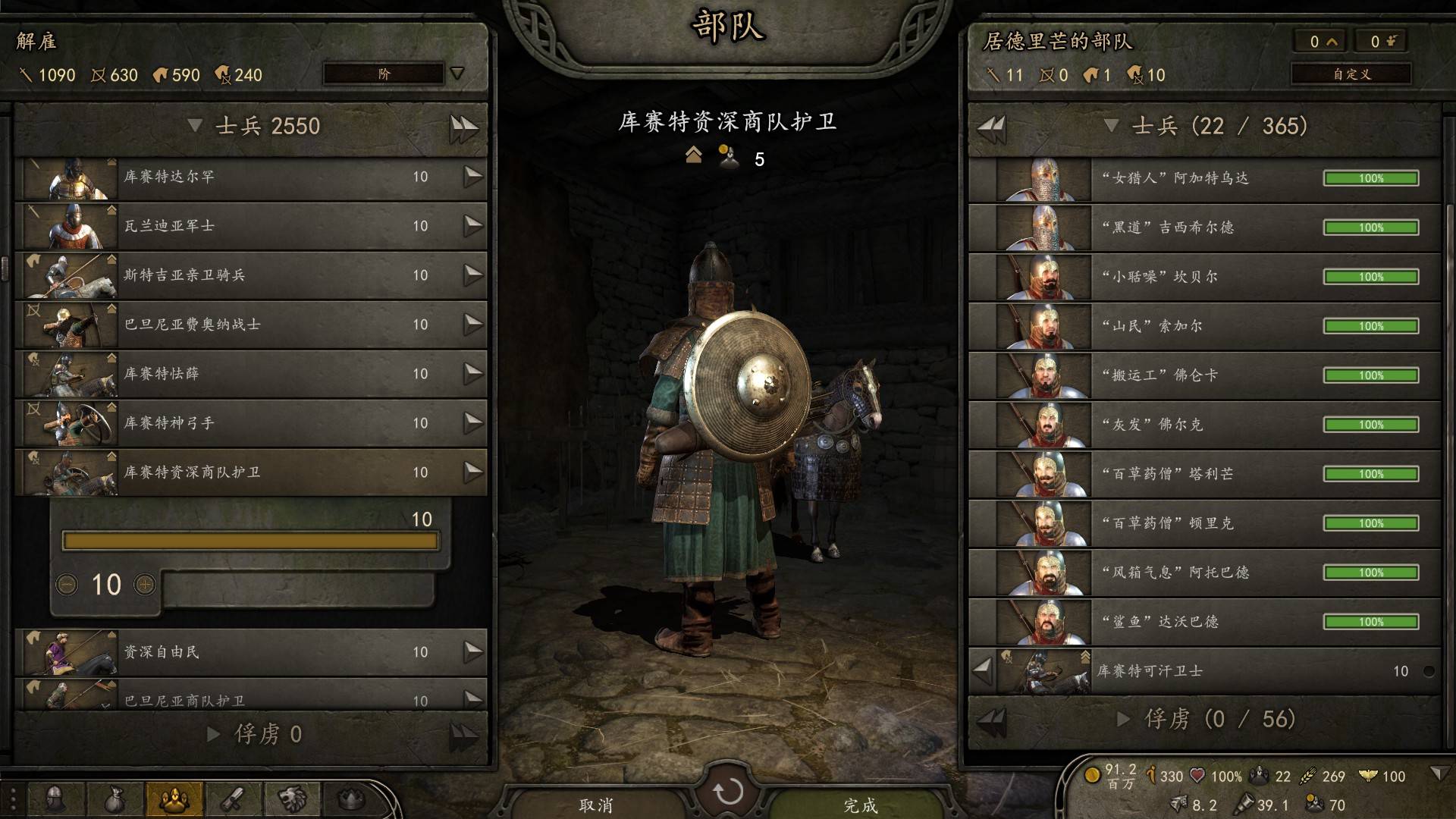Click the 取消 cancel button
Screen dimensions: 1456x819
click(596, 805)
